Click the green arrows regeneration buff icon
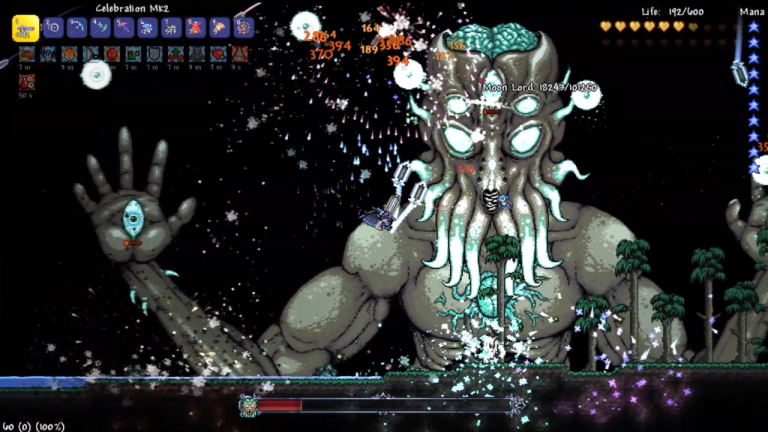The width and height of the screenshot is (768, 432). (176, 54)
